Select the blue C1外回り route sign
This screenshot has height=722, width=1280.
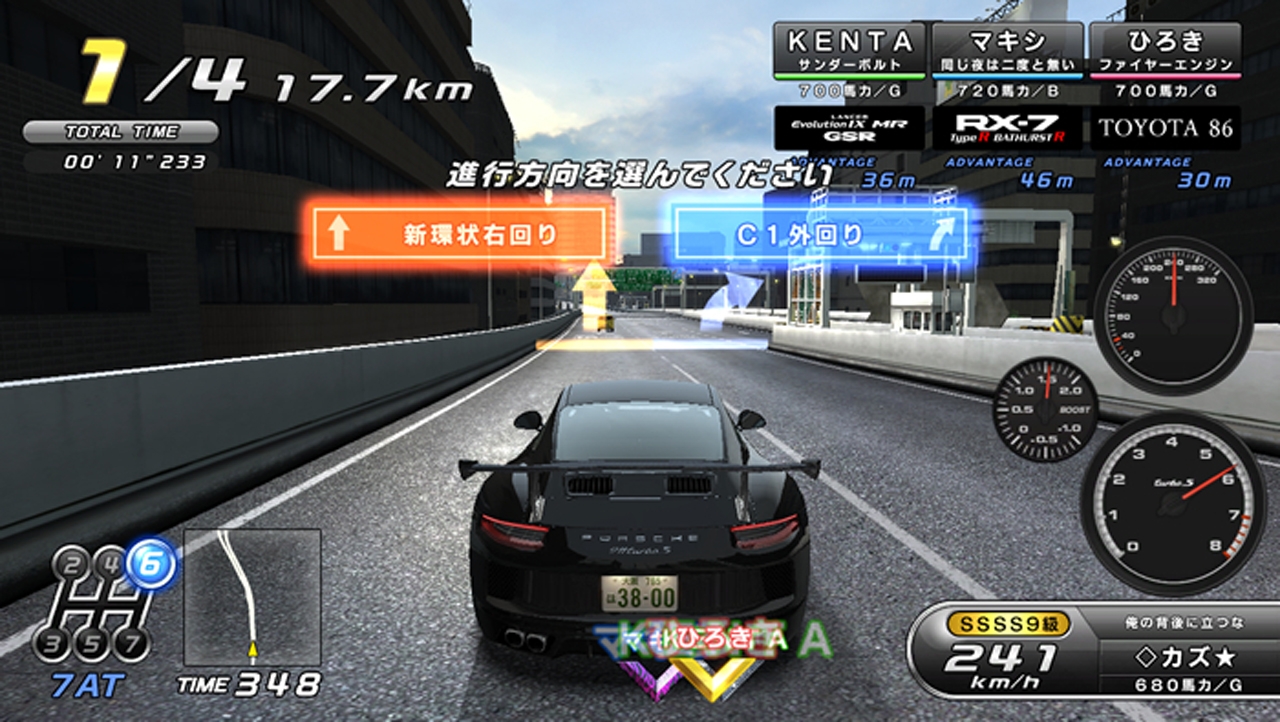tap(818, 235)
